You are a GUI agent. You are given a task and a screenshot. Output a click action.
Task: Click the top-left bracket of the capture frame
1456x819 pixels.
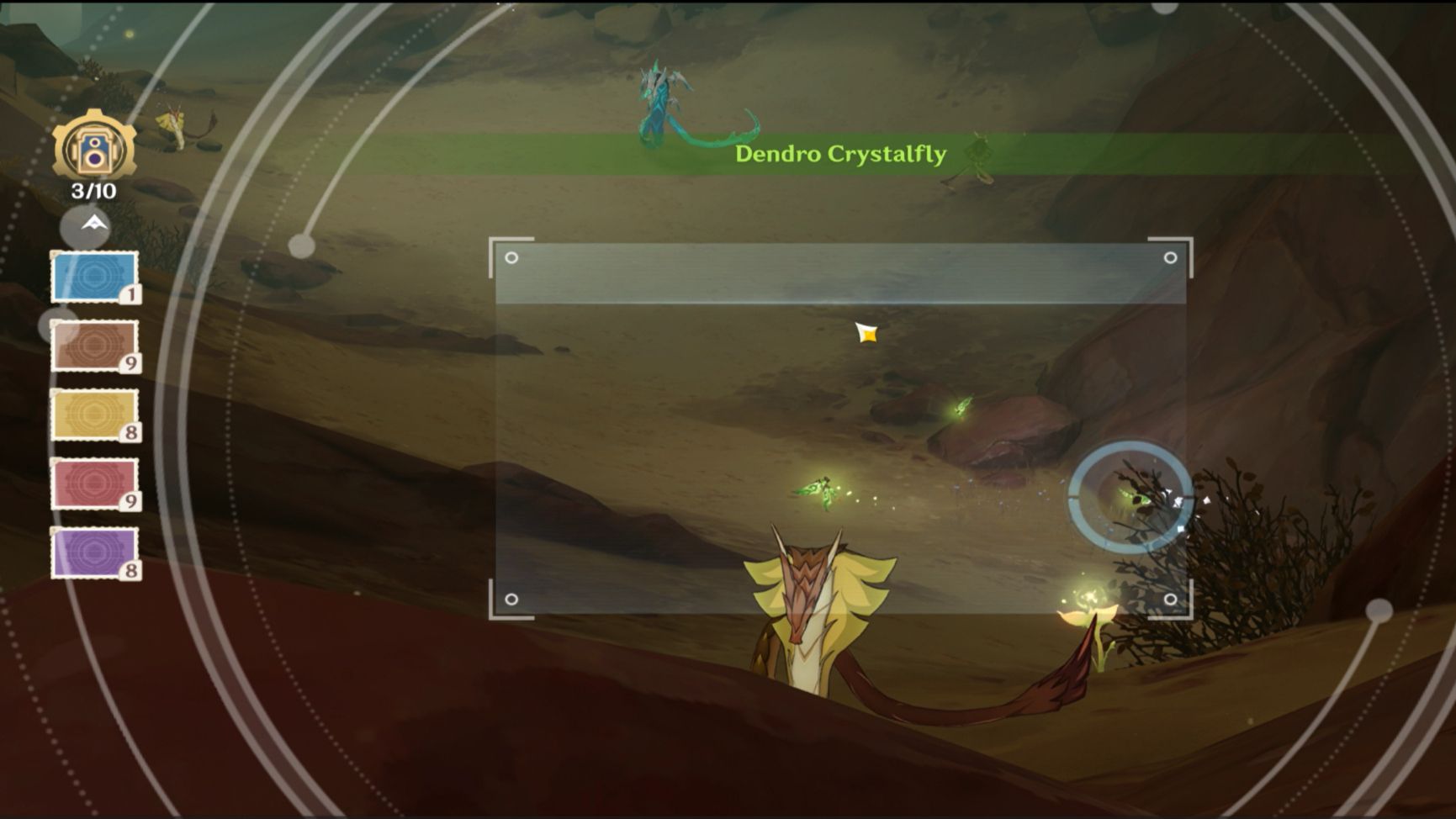pyautogui.click(x=498, y=246)
